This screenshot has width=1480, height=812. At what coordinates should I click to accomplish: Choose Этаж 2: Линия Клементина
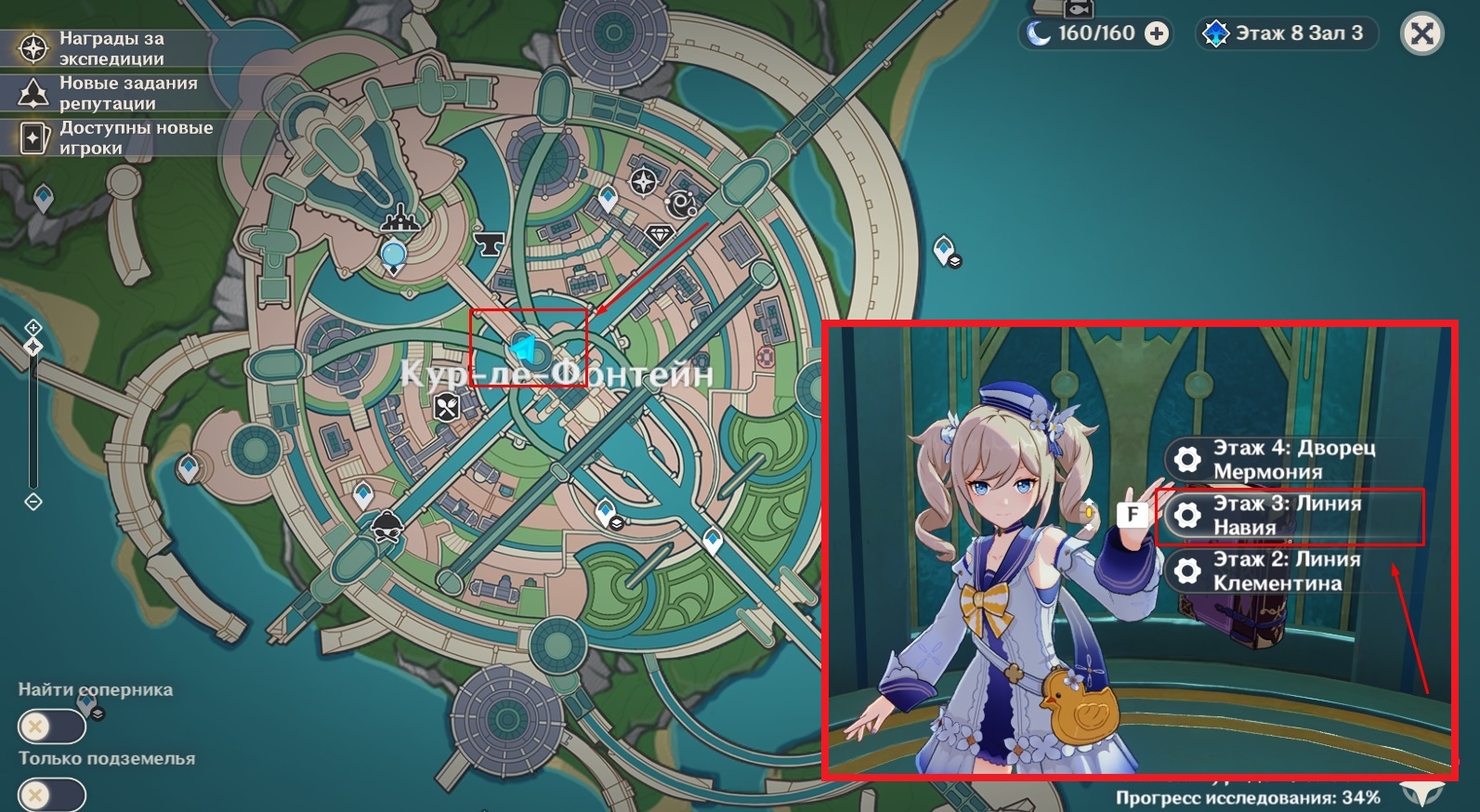[x=1290, y=571]
